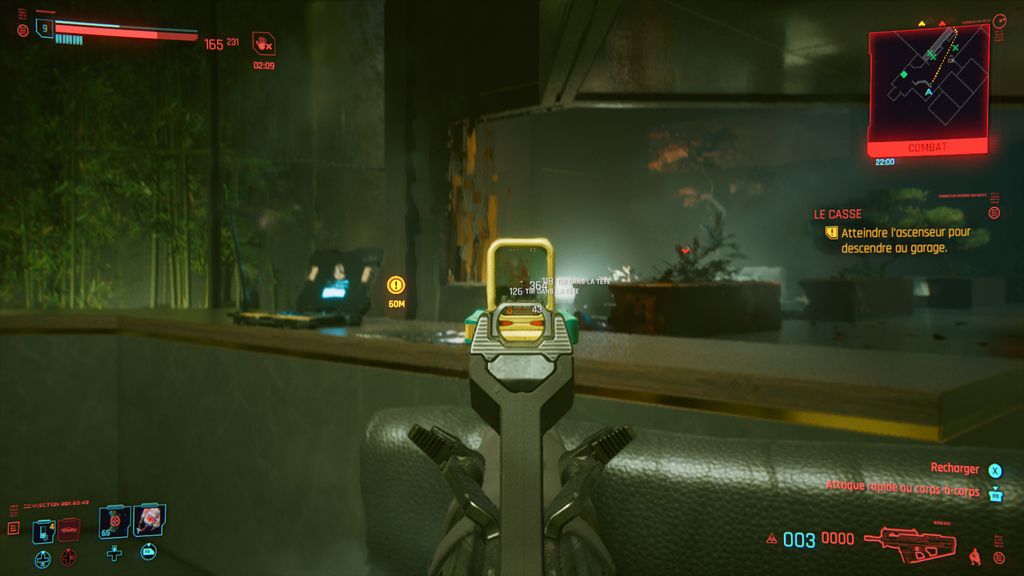This screenshot has width=1024, height=576.
Task: Select the red cyberware slot beside the inhaler
Action: 68,529
